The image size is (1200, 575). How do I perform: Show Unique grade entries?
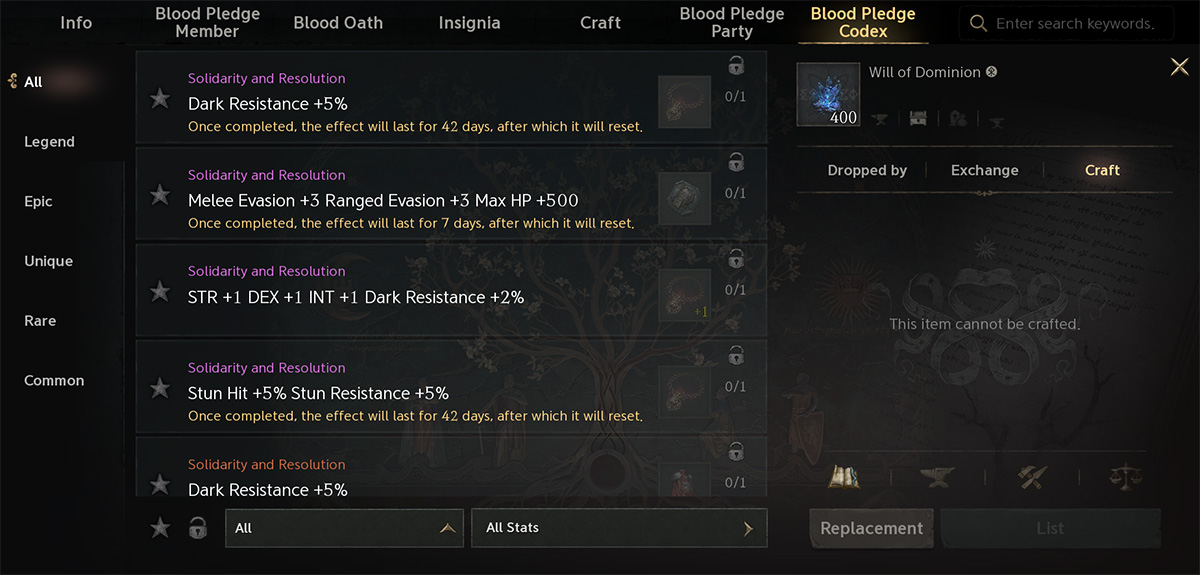[x=48, y=261]
